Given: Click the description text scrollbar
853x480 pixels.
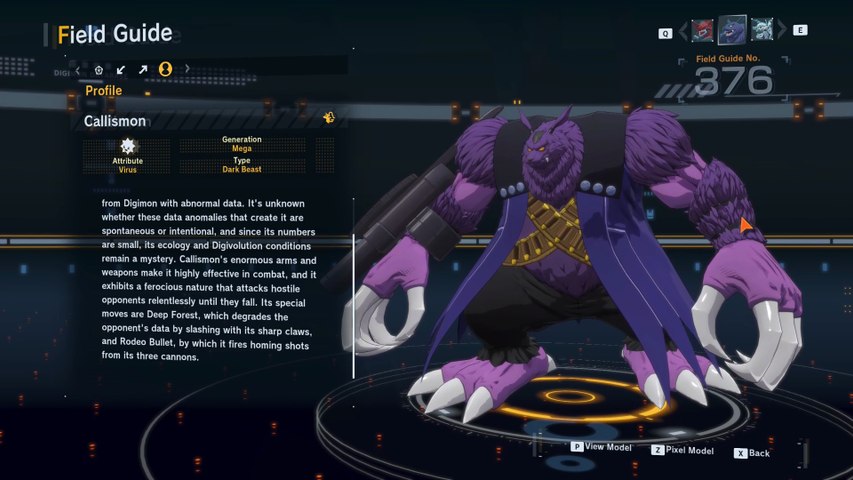Looking at the screenshot, I should (353, 305).
